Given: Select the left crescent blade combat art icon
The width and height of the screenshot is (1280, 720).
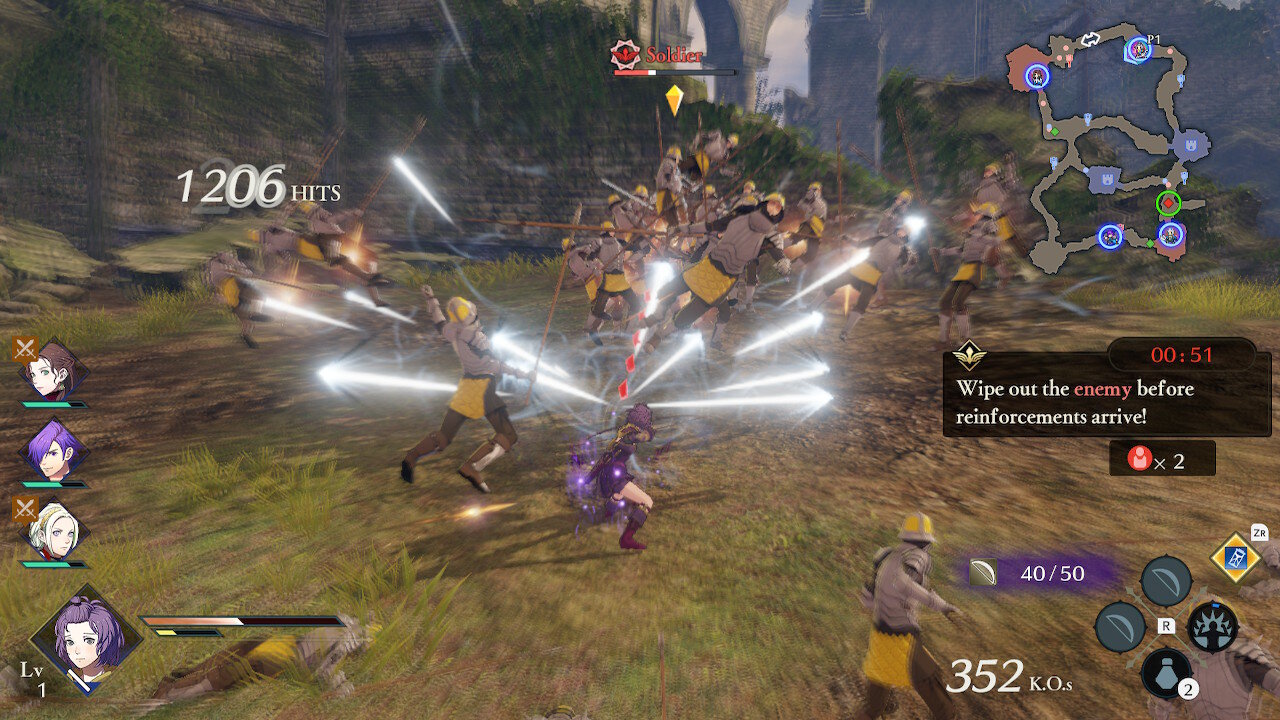Looking at the screenshot, I should (1119, 627).
